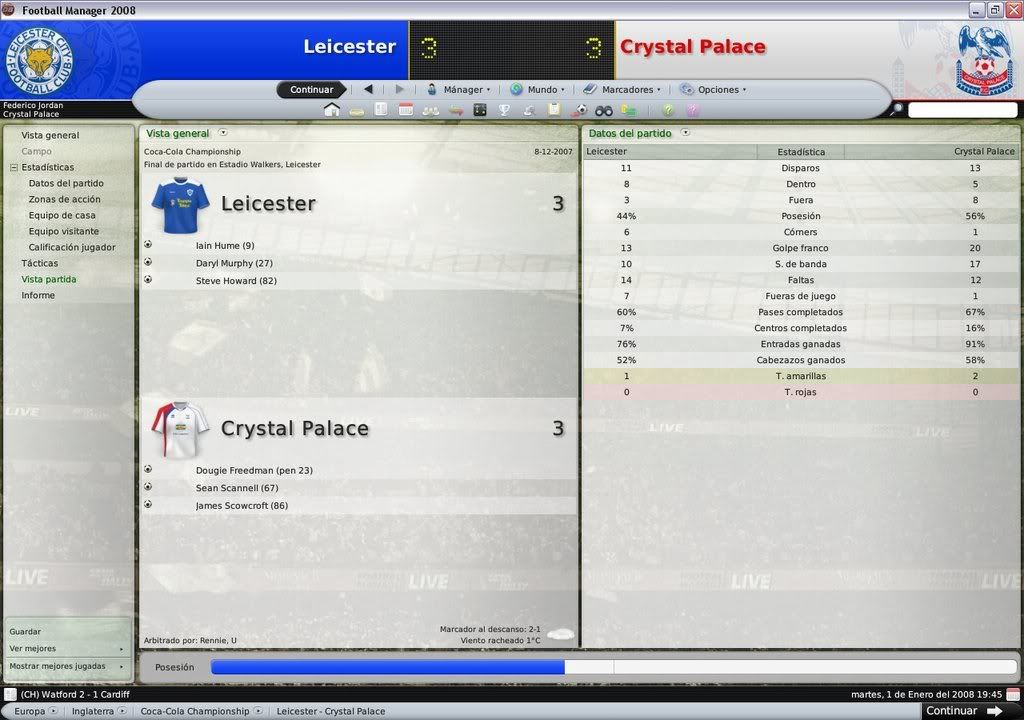Open the Informe section

point(38,295)
